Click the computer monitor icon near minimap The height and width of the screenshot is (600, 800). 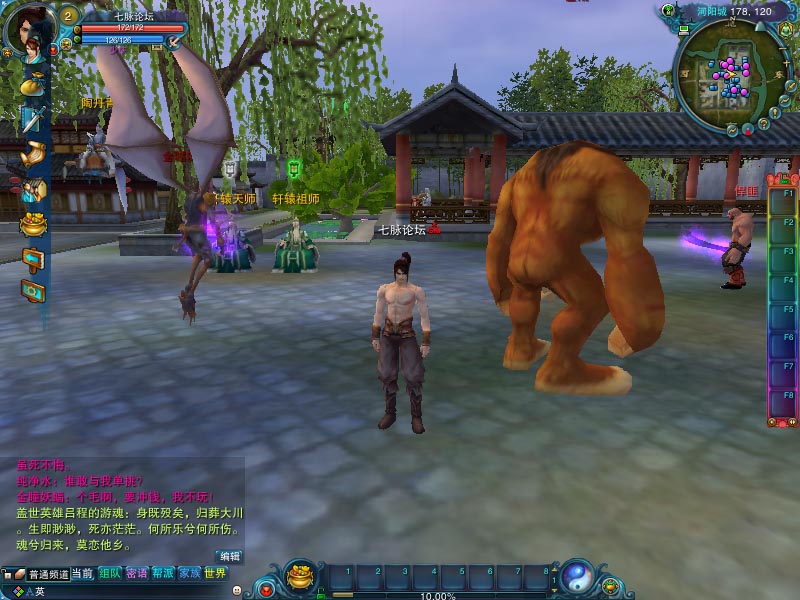click(684, 32)
